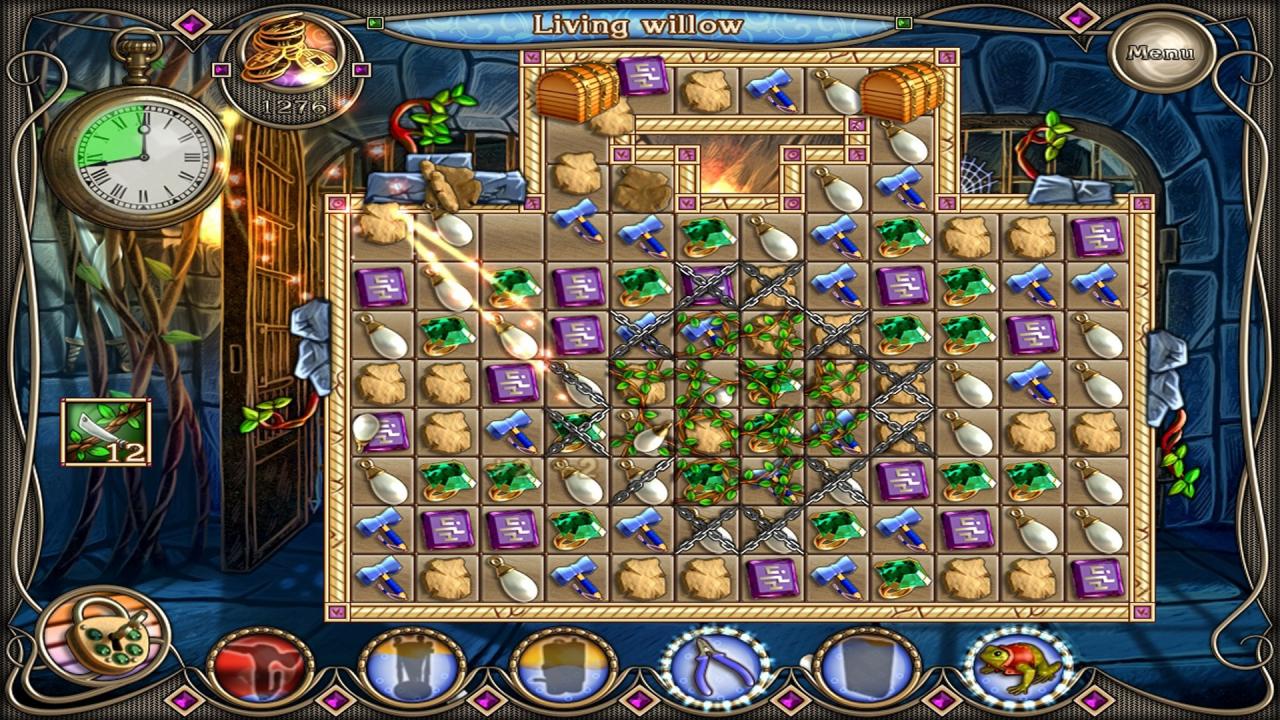Open the Menu
Image resolution: width=1280 pixels, height=720 pixels.
[1160, 53]
